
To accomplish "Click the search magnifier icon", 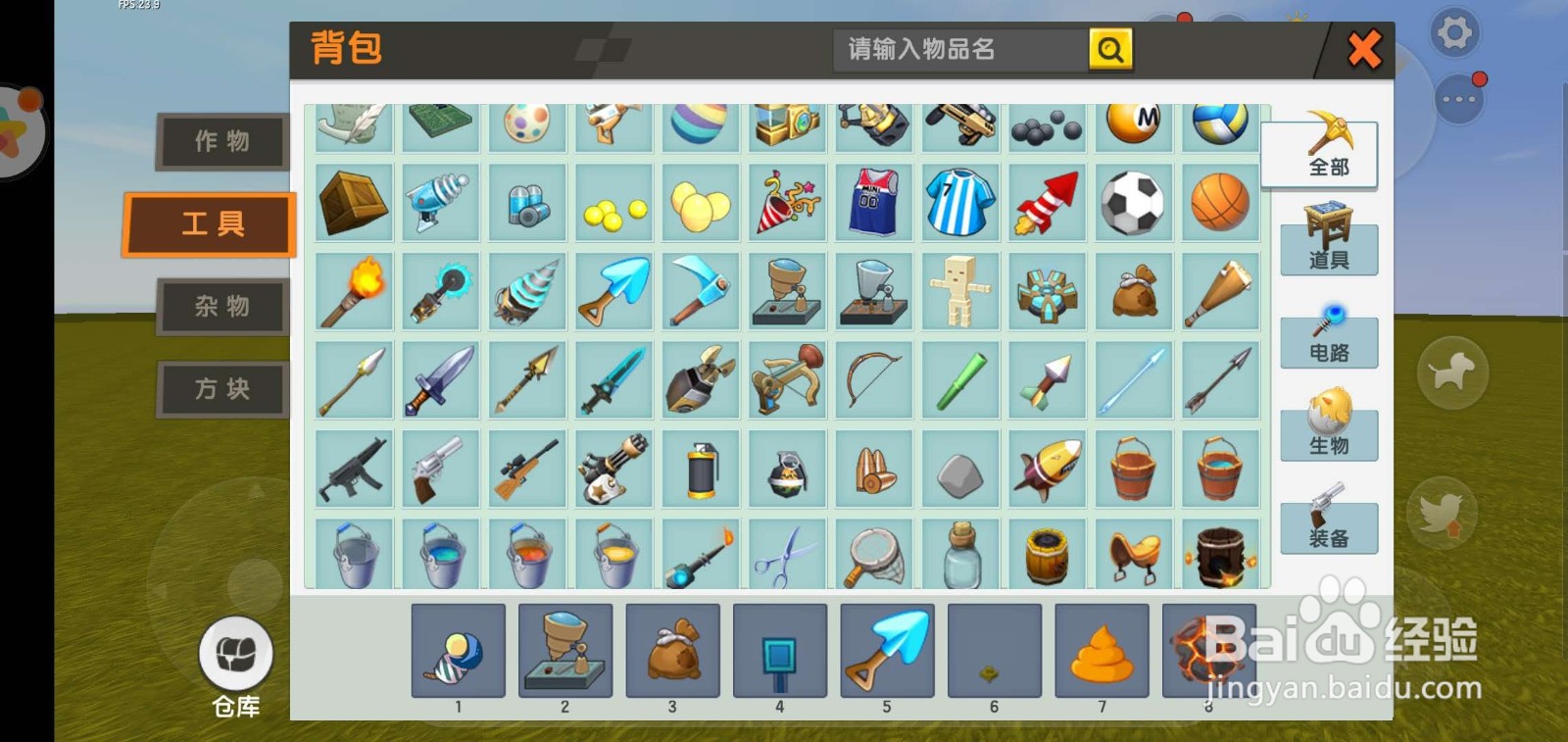I will click(1108, 50).
